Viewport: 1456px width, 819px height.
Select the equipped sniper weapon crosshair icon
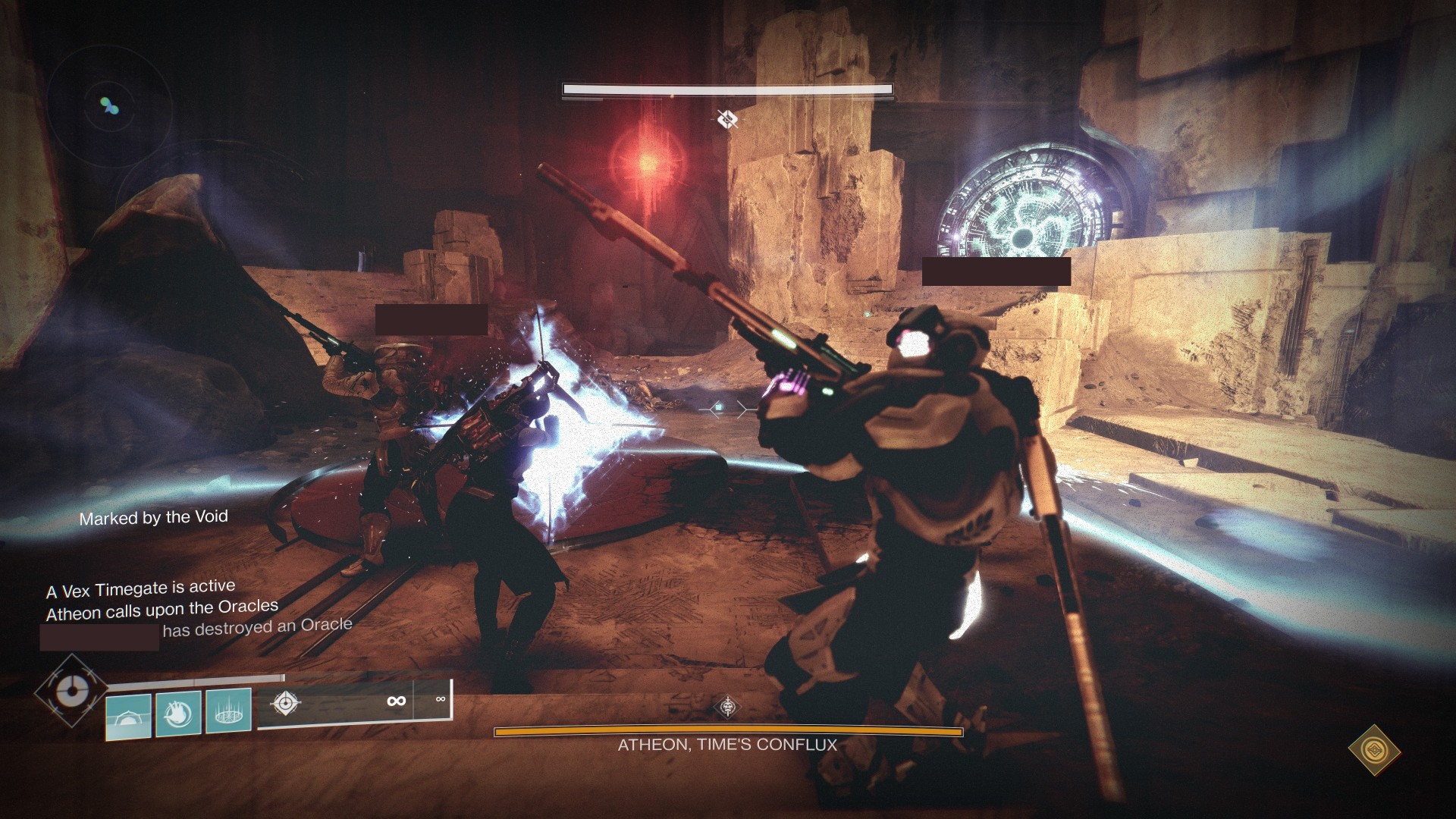point(286,703)
